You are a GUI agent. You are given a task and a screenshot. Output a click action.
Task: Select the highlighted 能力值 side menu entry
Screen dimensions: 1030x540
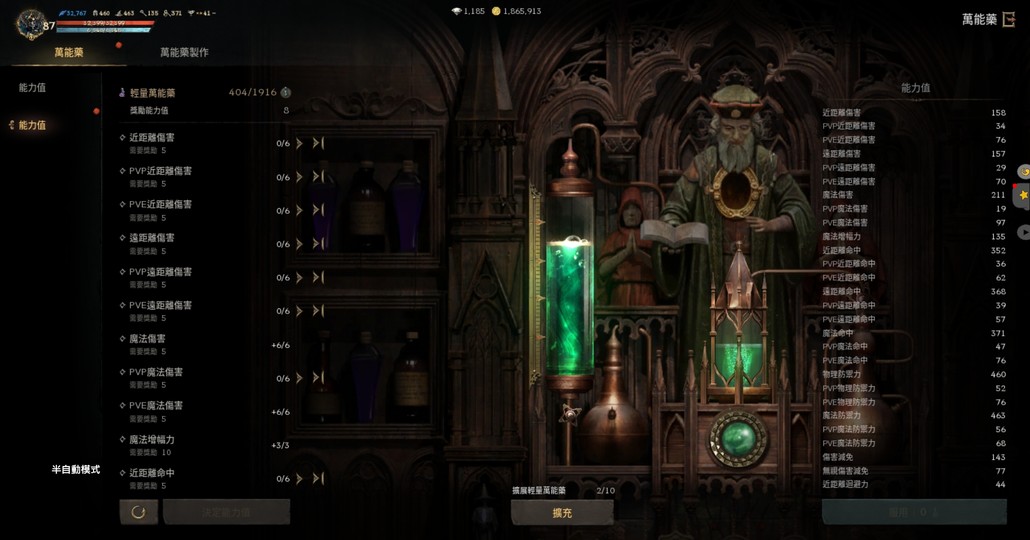point(32,125)
